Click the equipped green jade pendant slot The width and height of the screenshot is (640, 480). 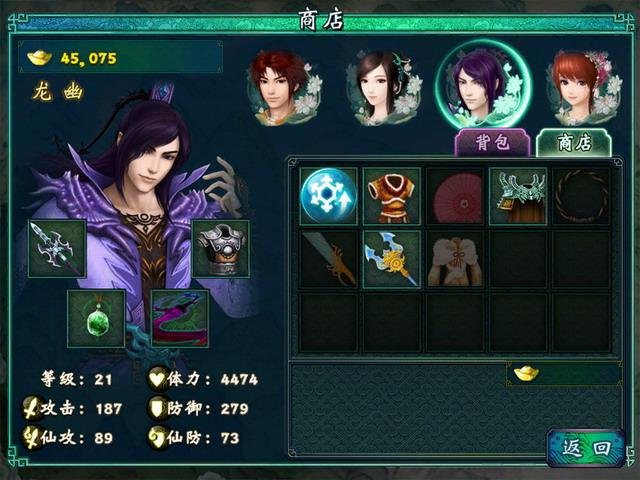pyautogui.click(x=96, y=318)
